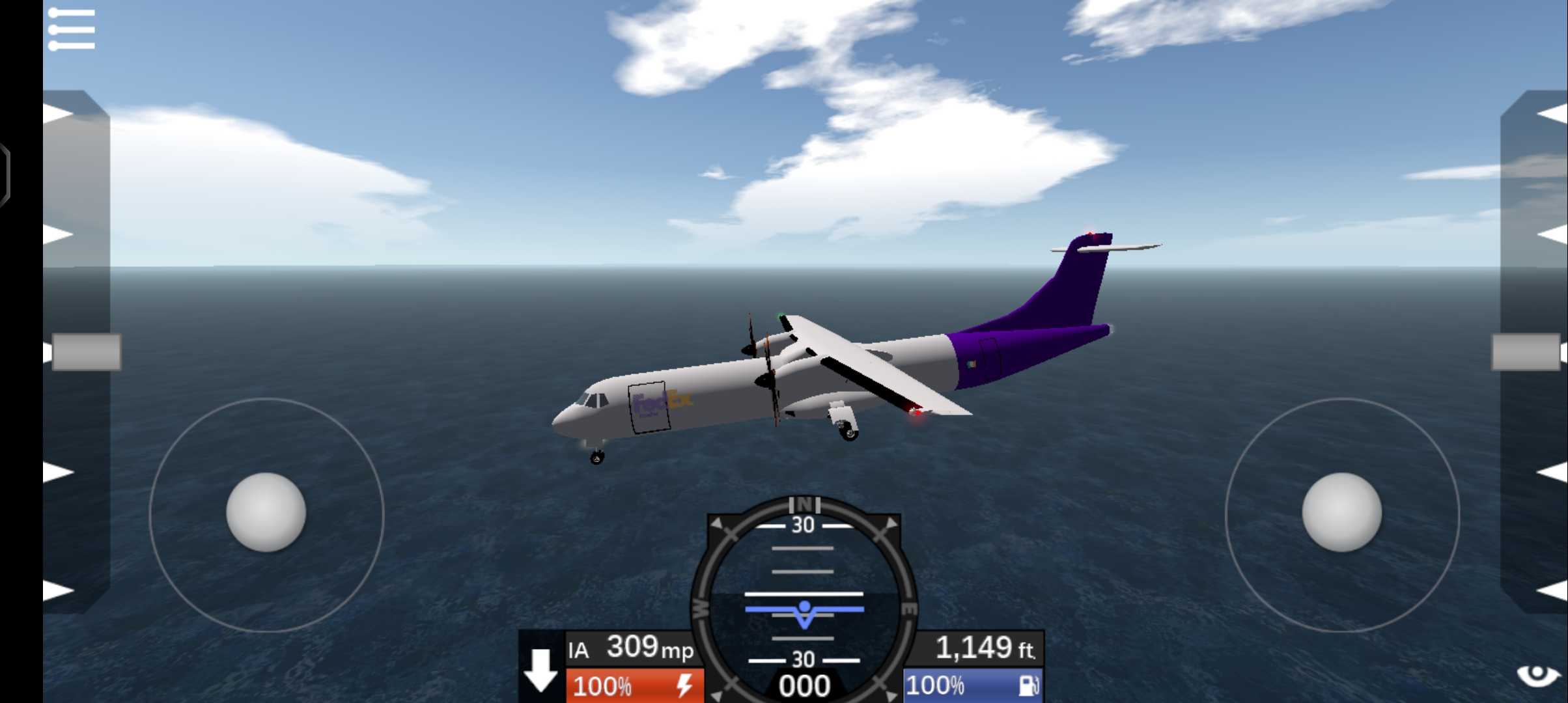Toggle landing gear with the down arrow
The image size is (1568, 703).
541,669
